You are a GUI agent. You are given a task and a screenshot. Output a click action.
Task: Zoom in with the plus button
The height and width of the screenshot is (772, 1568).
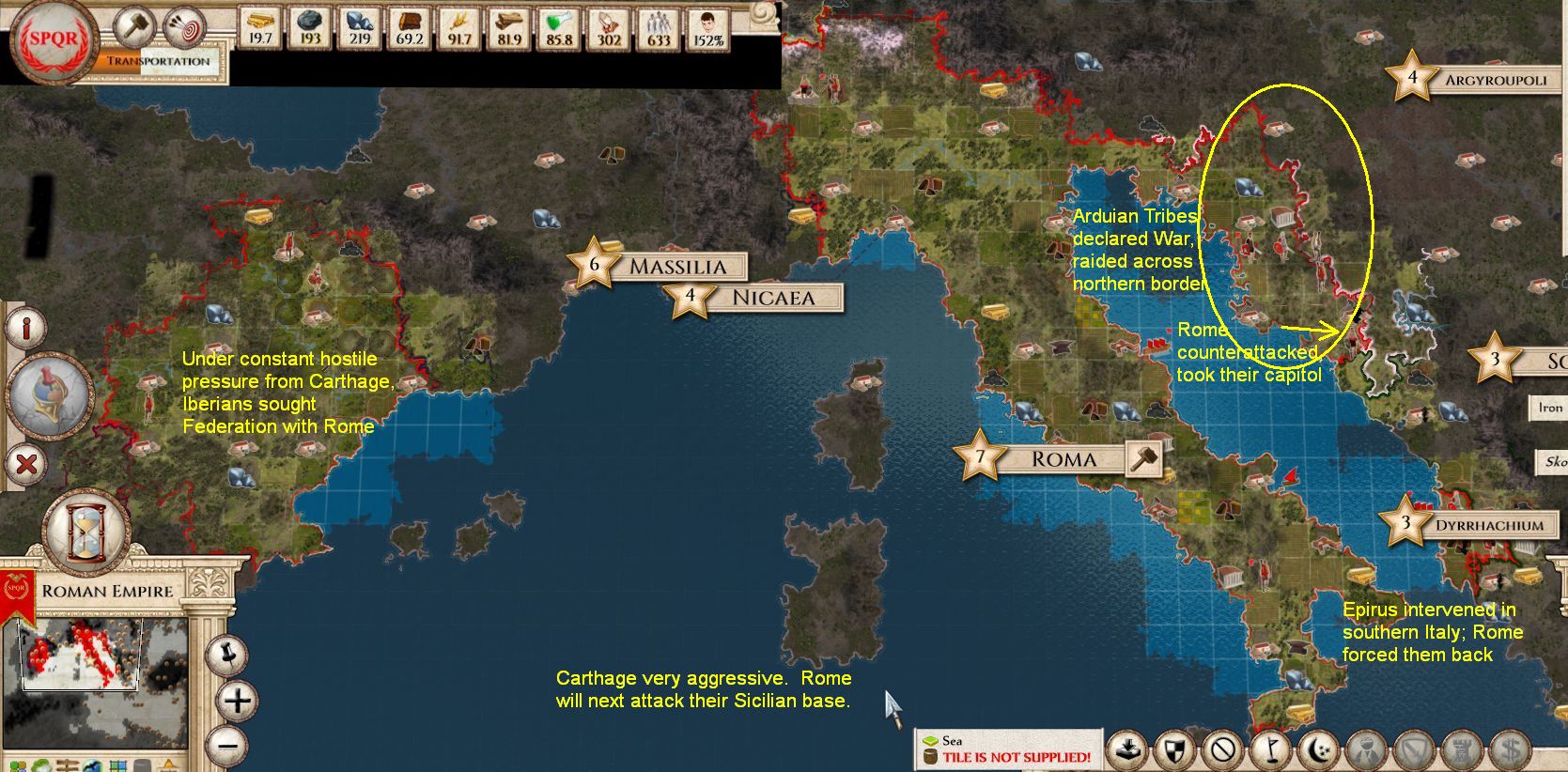click(x=237, y=700)
